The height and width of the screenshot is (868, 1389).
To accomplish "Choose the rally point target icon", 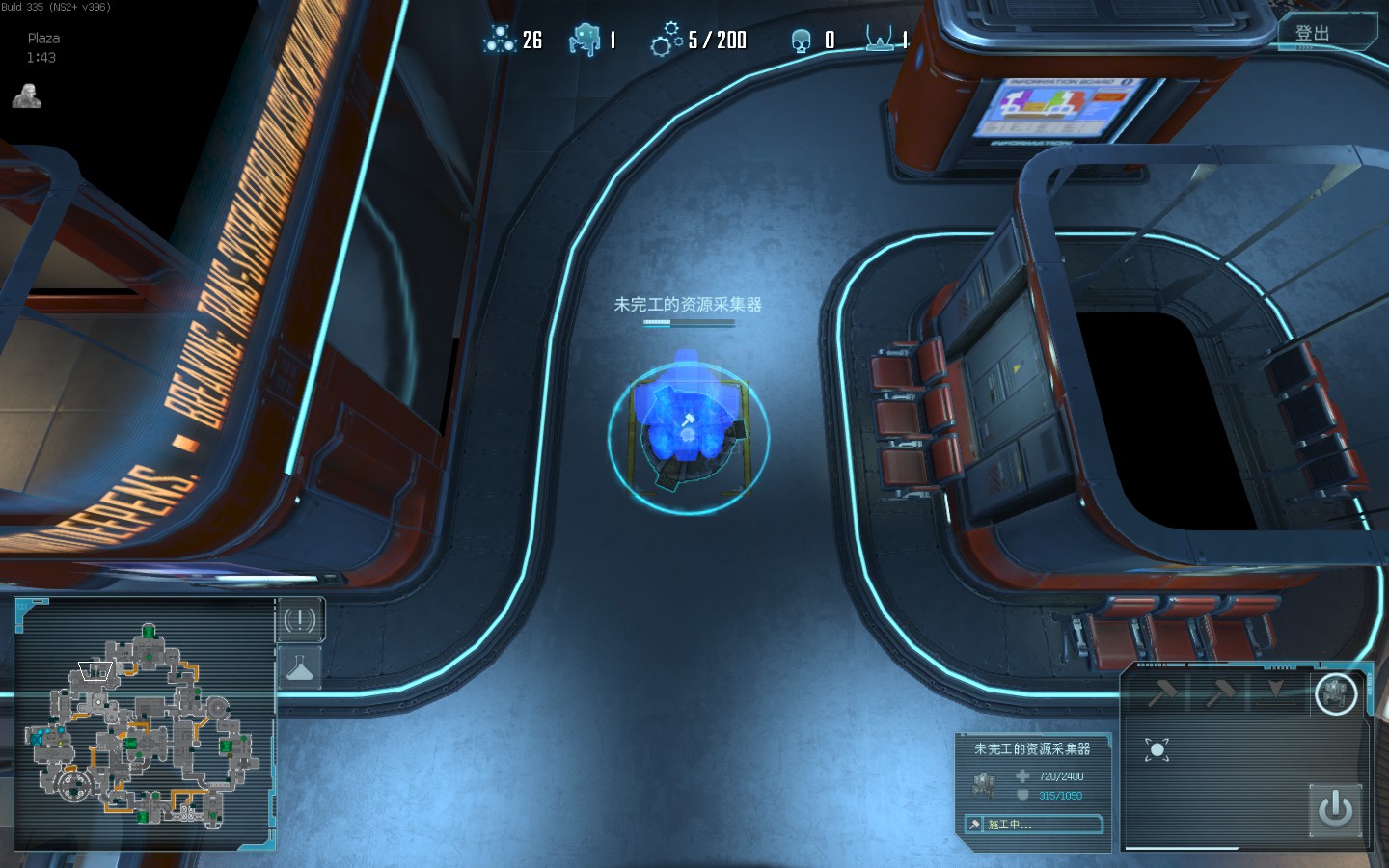I will point(1157,749).
